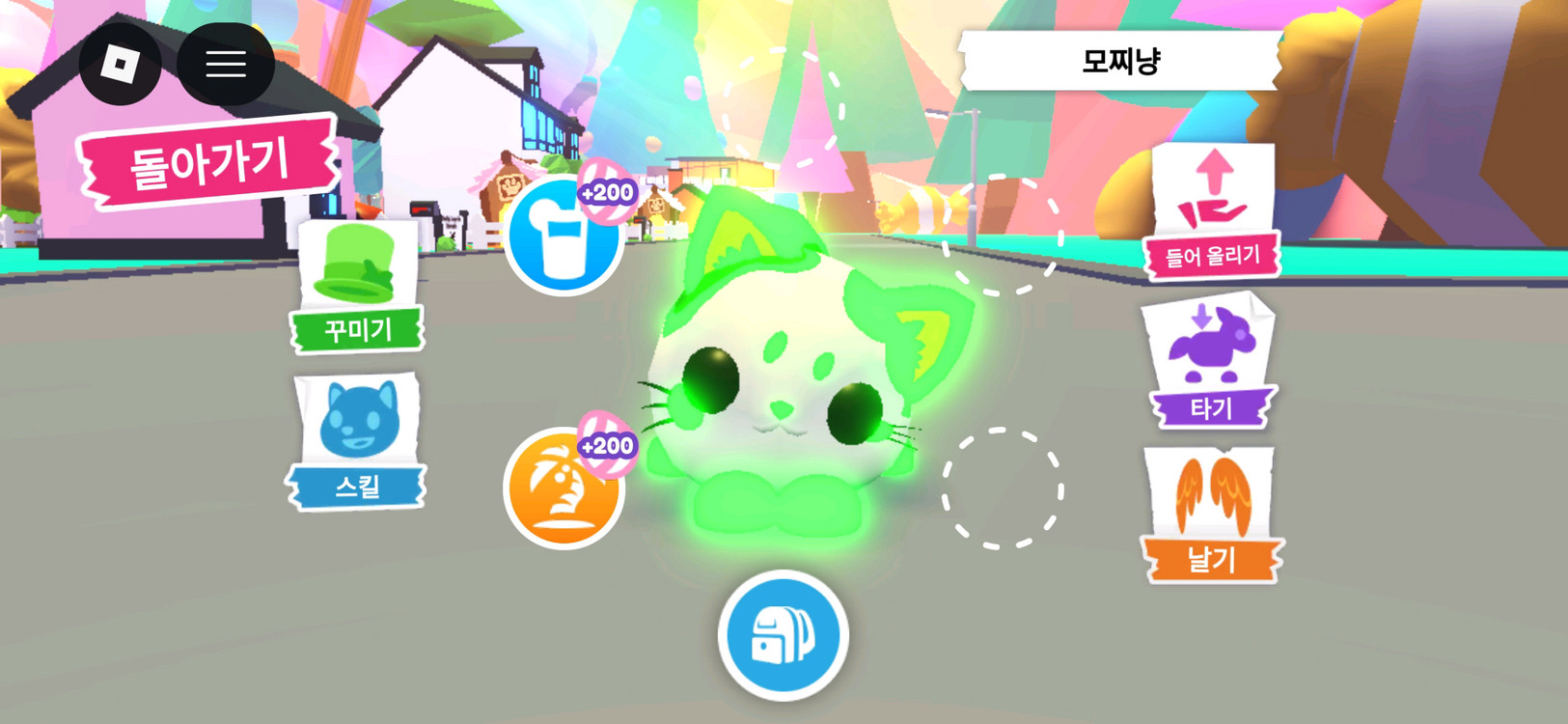This screenshot has width=1568, height=724.
Task: Select the 타기 ride option
Action: (1211, 363)
